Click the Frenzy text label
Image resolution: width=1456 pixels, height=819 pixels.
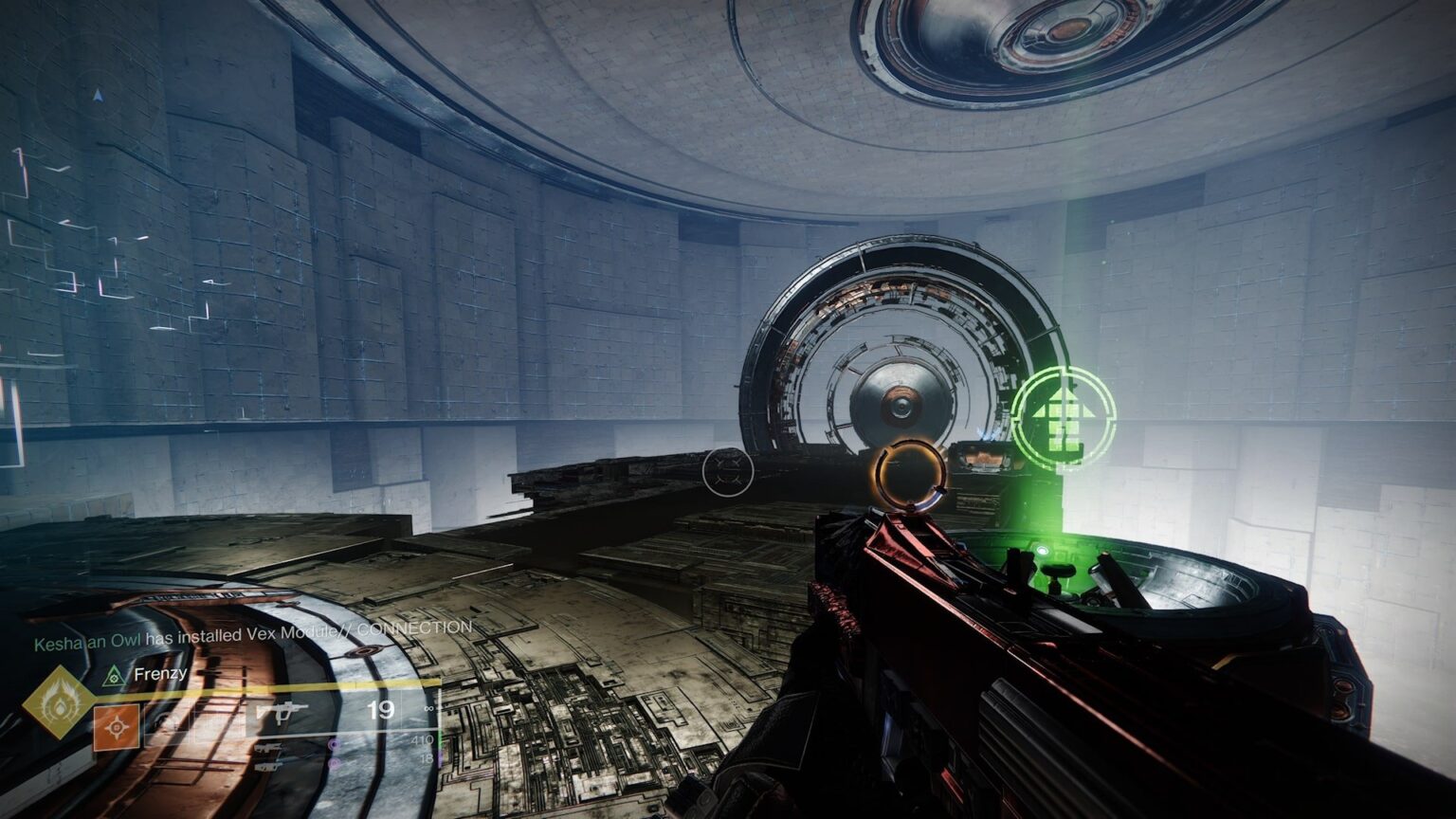[x=160, y=674]
